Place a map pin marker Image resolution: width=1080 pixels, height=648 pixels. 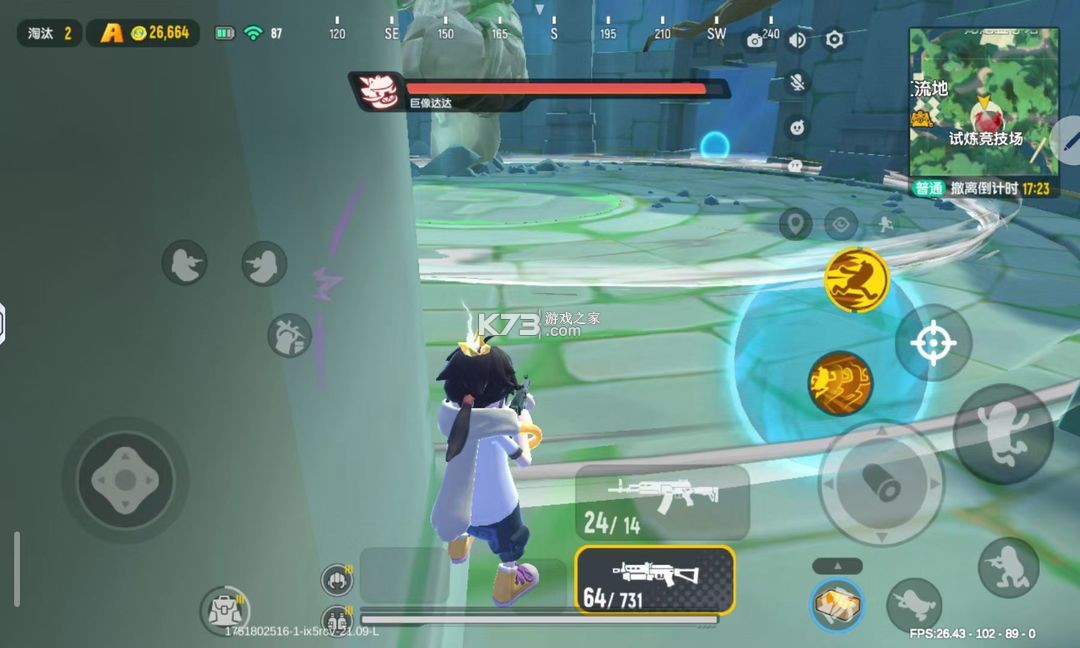click(795, 224)
